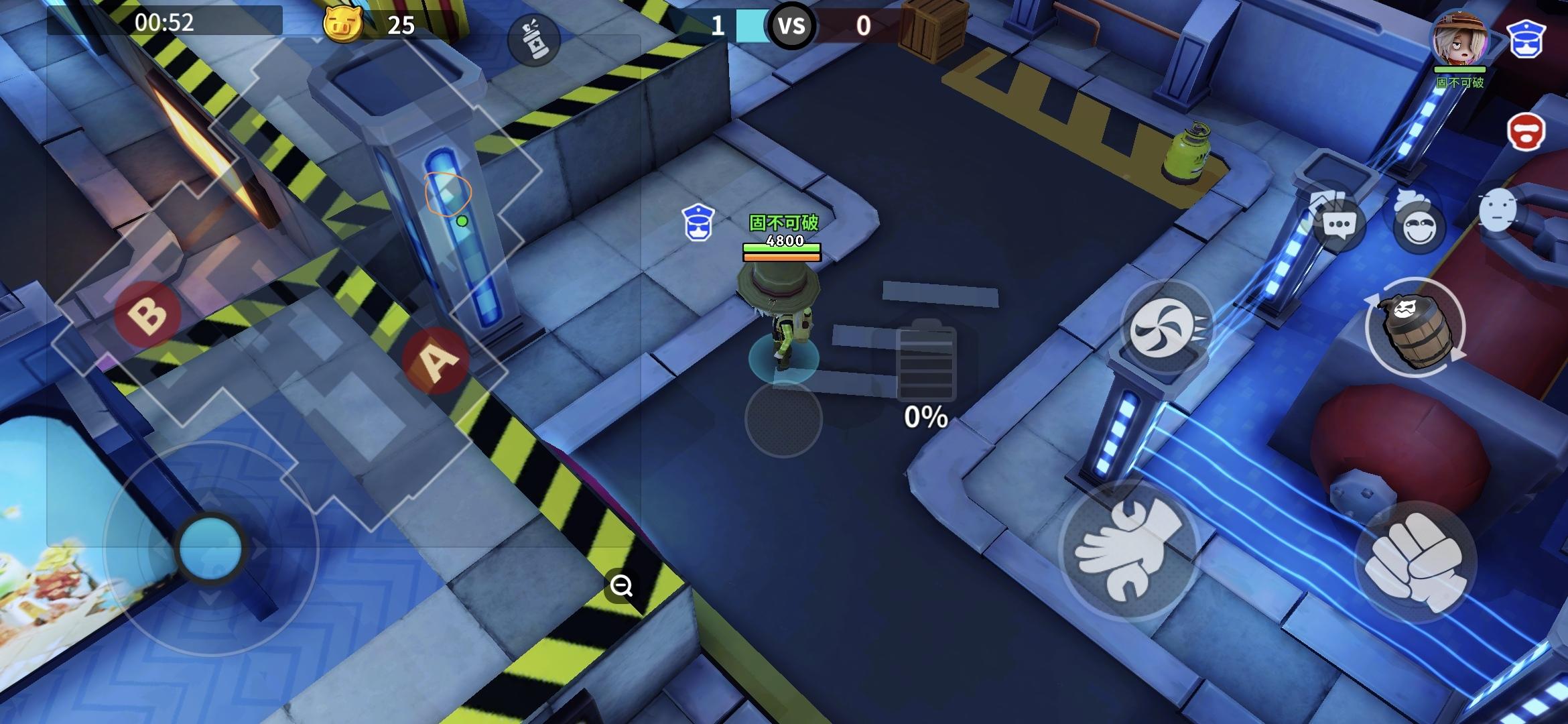Tap the 1 VS 0 scoreboard
Screen dimensions: 1568x724
point(791,27)
